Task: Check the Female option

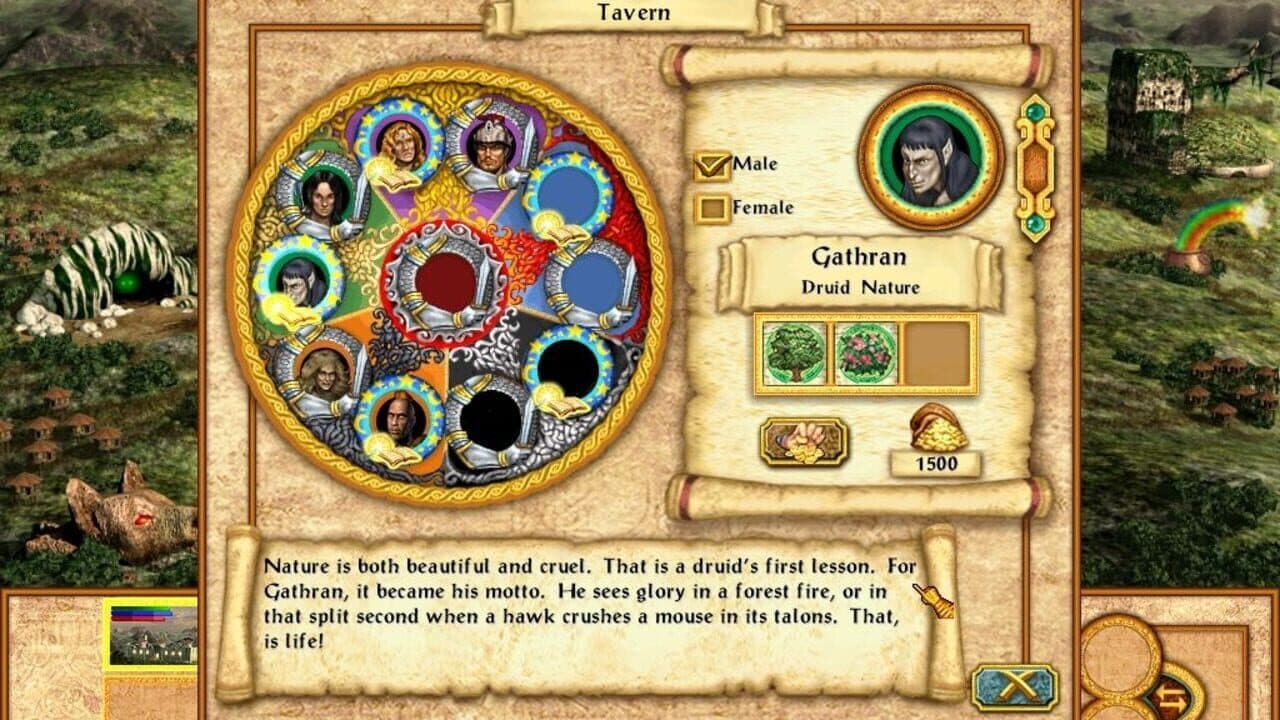Action: pos(714,208)
